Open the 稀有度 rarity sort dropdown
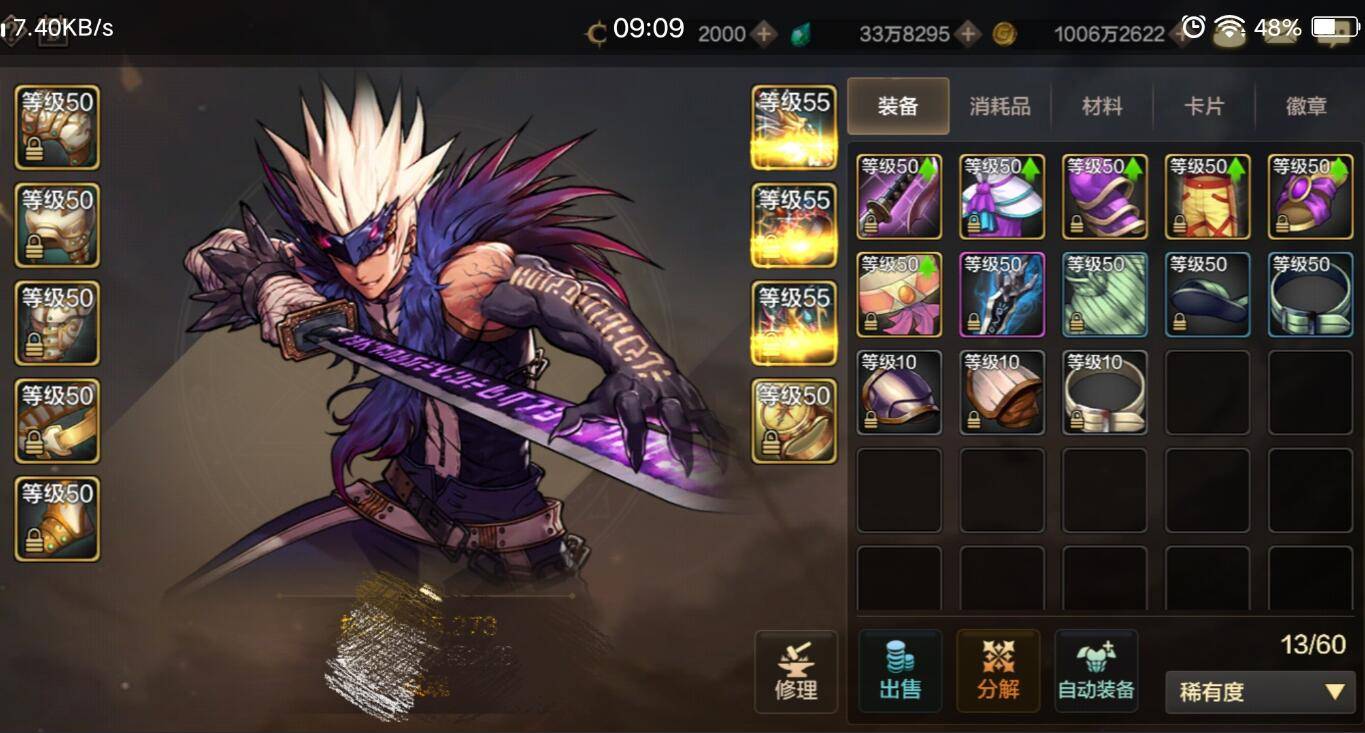This screenshot has height=733, width=1365. pyautogui.click(x=1260, y=692)
